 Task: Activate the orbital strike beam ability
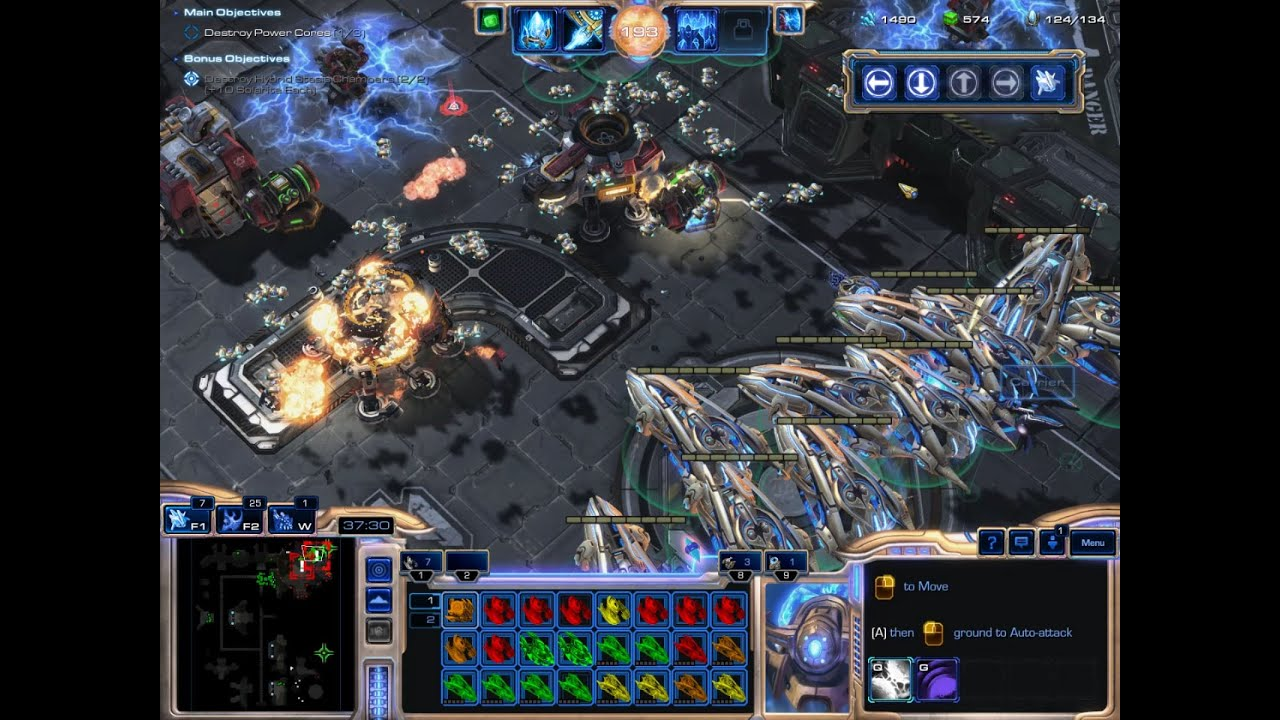pos(583,31)
